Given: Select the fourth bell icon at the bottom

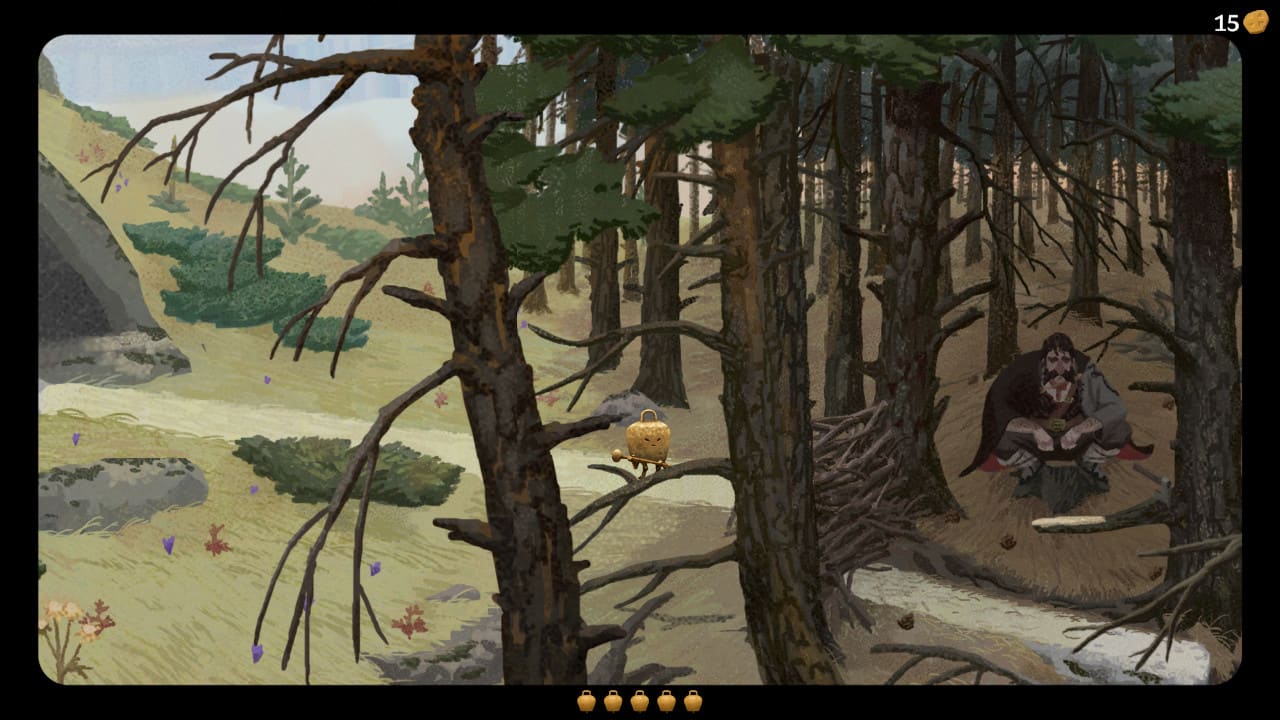Looking at the screenshot, I should coord(666,701).
